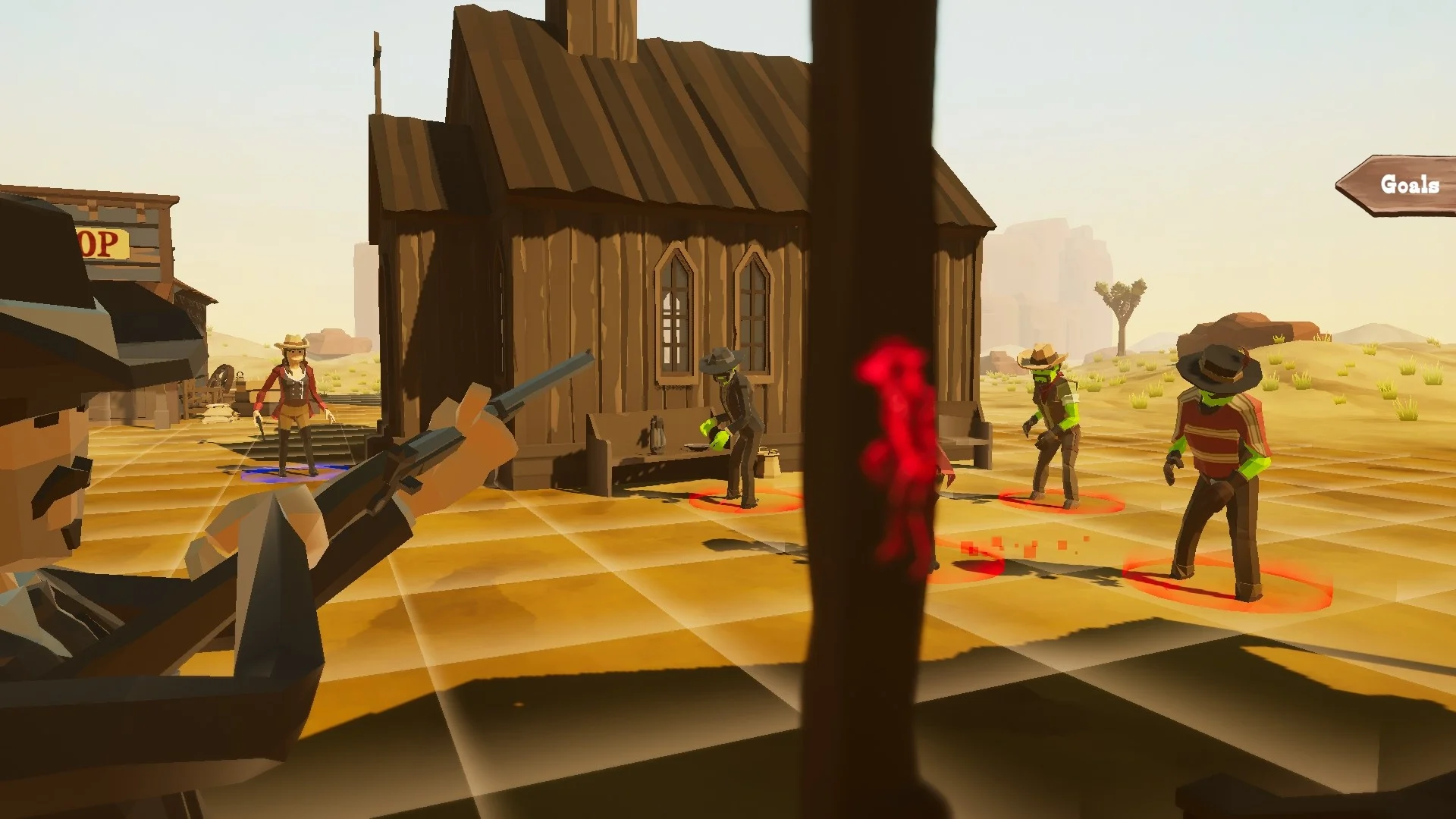The width and height of the screenshot is (1456, 819).
Task: Click the SHOP sign on the left building
Action: (x=102, y=243)
